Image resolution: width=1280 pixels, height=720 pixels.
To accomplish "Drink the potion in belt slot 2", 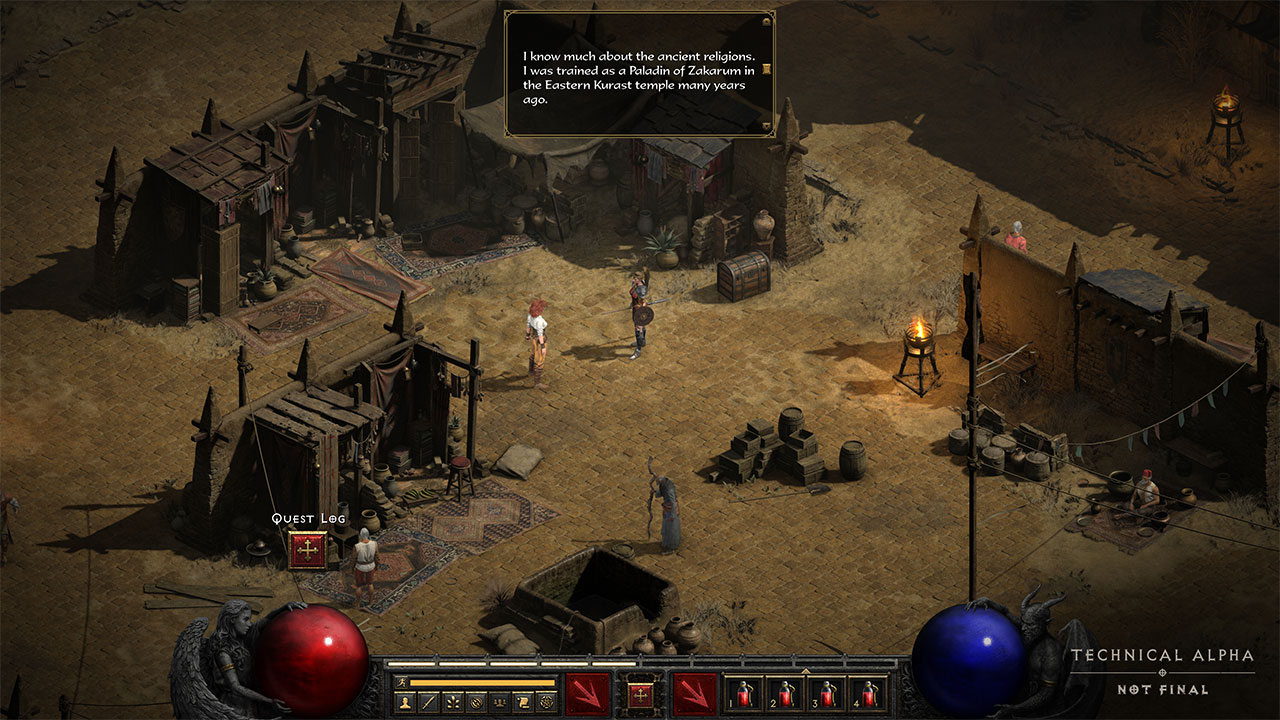I will pos(785,692).
